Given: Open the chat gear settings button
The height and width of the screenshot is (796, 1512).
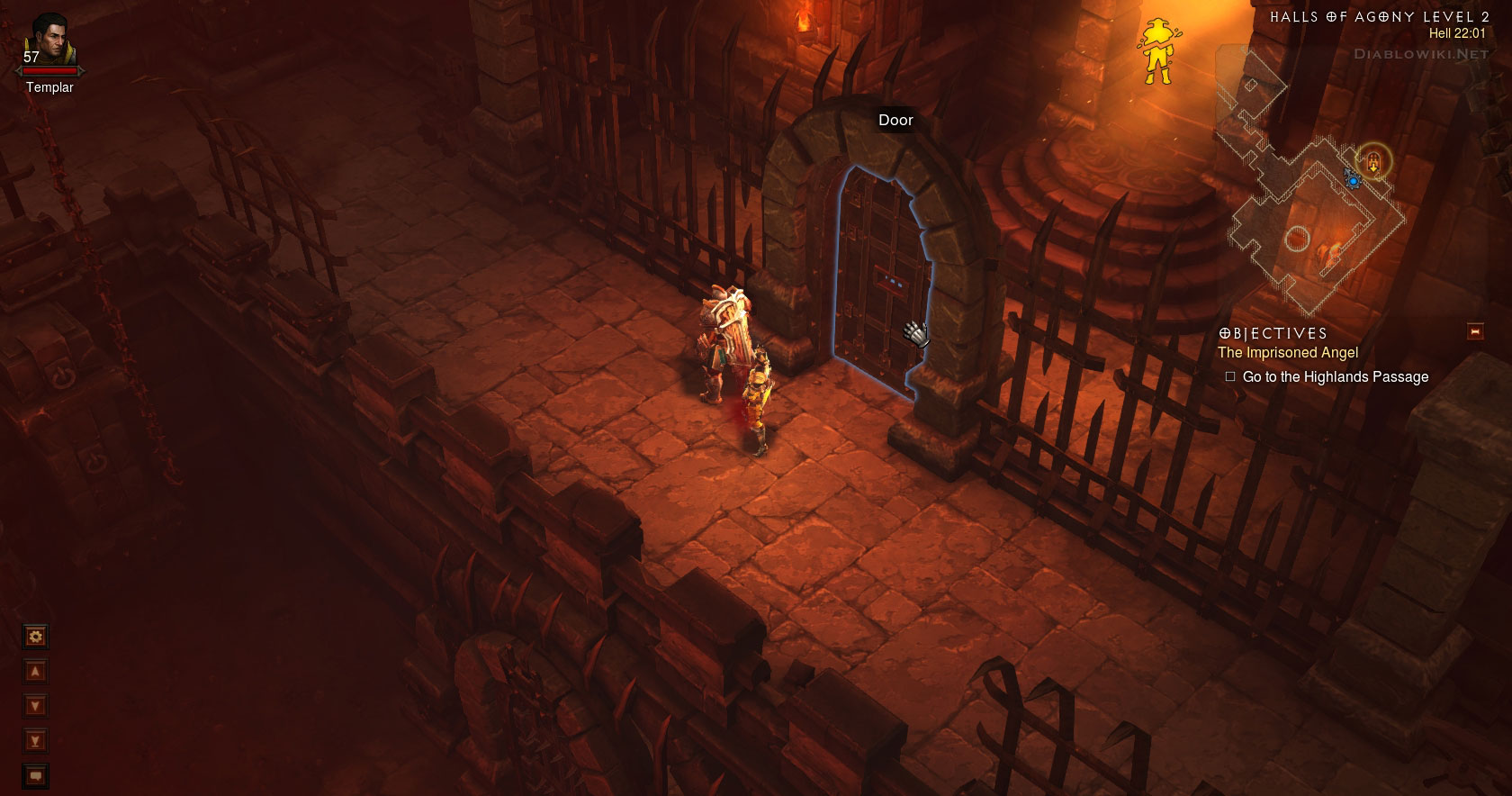Looking at the screenshot, I should click(35, 637).
